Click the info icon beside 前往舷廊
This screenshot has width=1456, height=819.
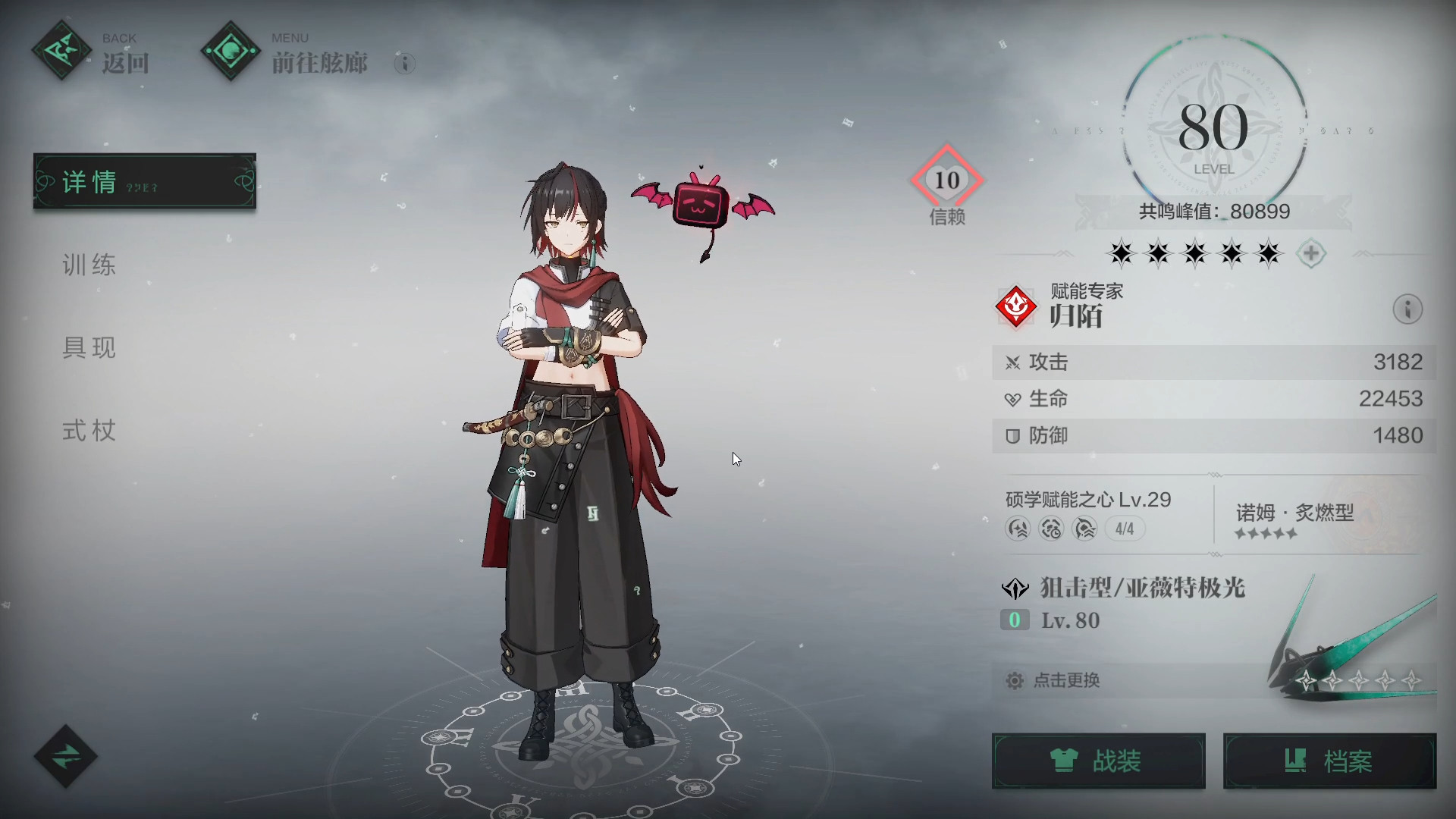coord(405,64)
